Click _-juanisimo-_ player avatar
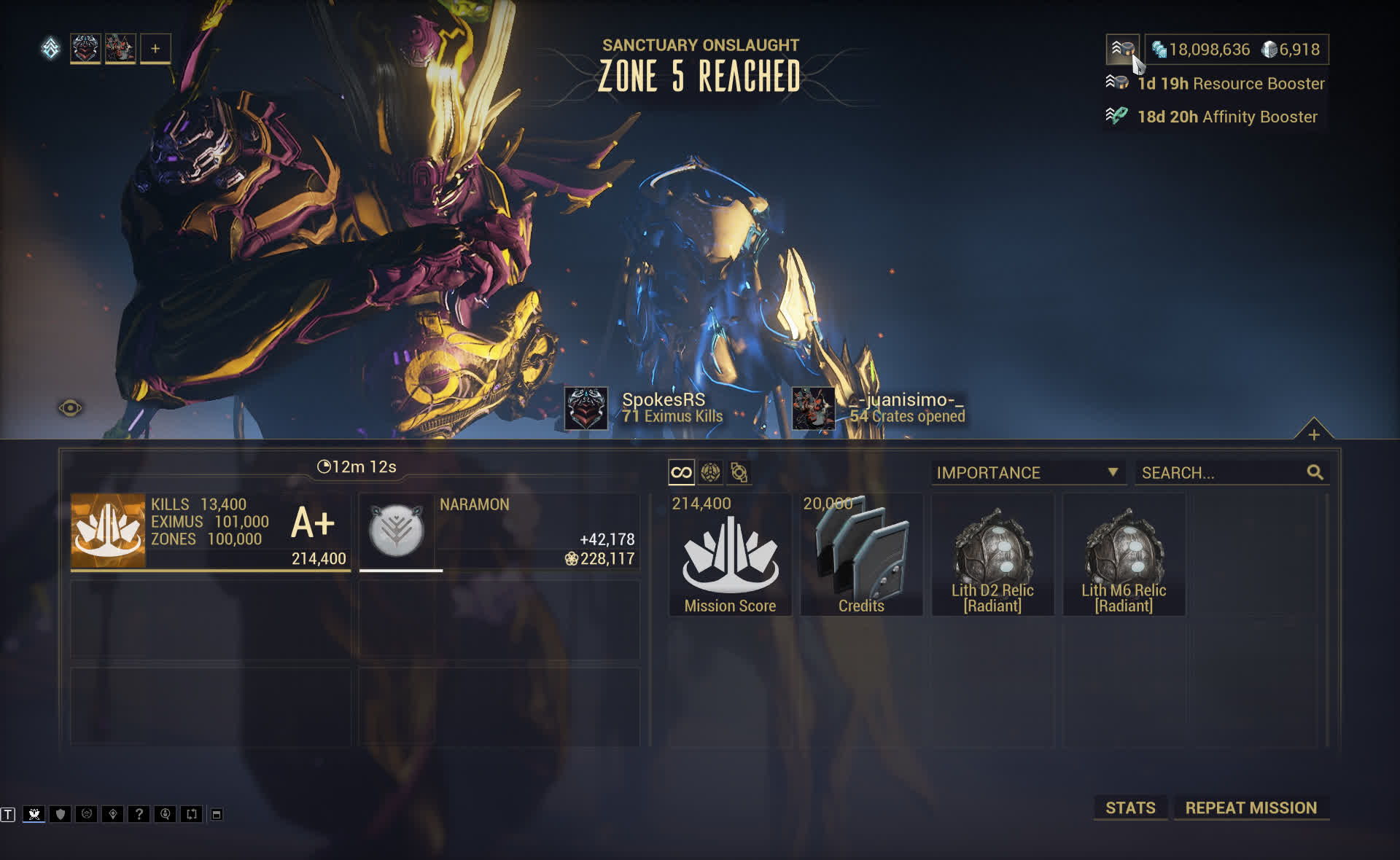This screenshot has height=860, width=1400. click(x=813, y=408)
